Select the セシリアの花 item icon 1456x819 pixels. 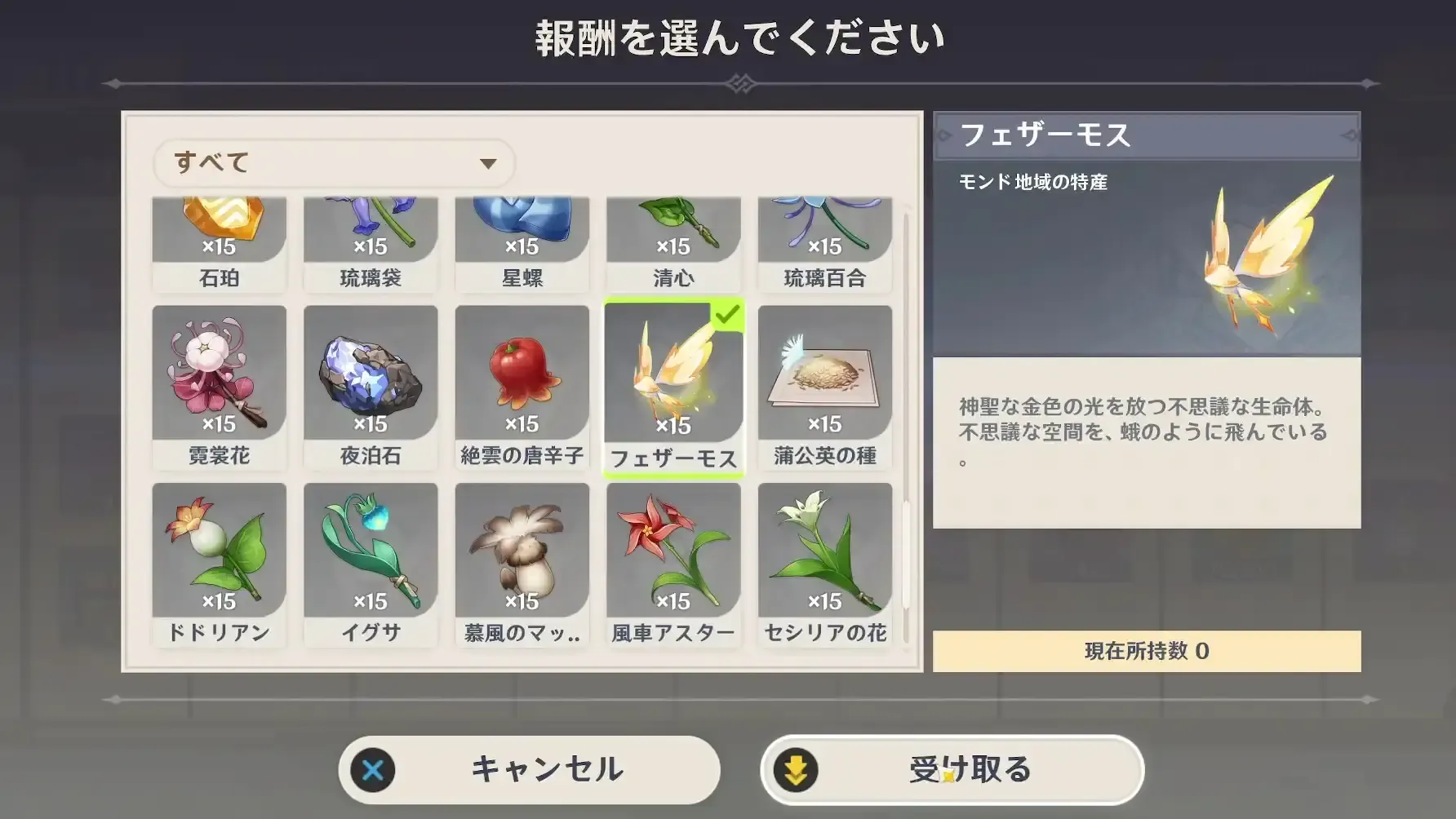click(824, 555)
